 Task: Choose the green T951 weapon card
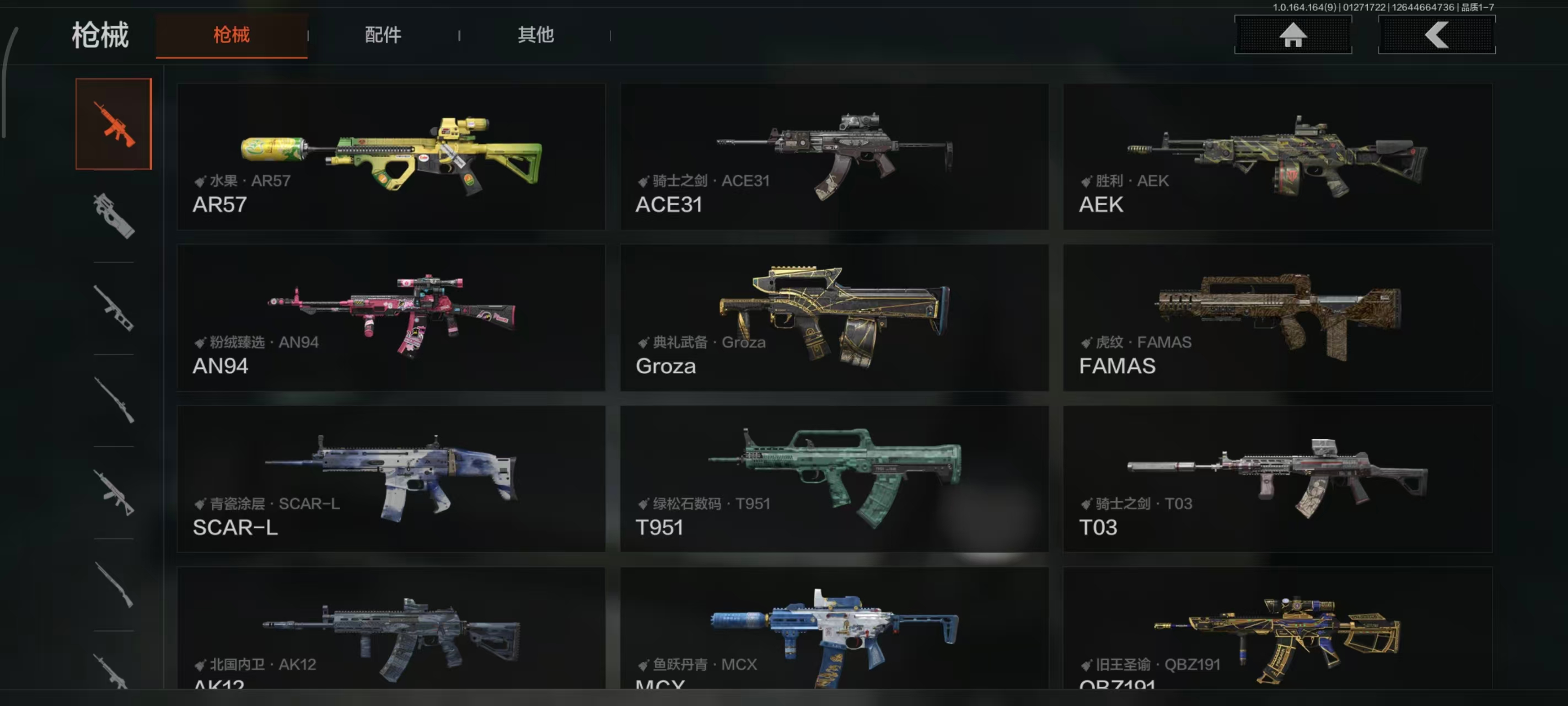pyautogui.click(x=834, y=479)
